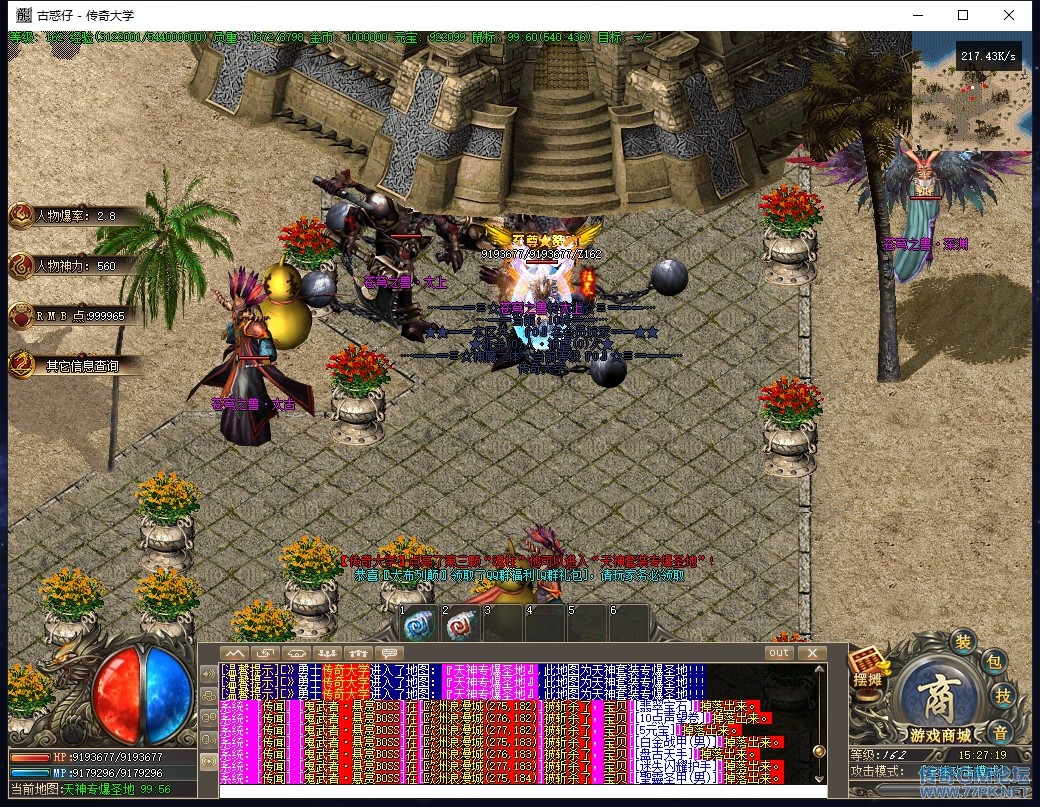The height and width of the screenshot is (807, 1040).
Task: Use the blue swirl item in hotbar slot 1
Action: [x=417, y=626]
